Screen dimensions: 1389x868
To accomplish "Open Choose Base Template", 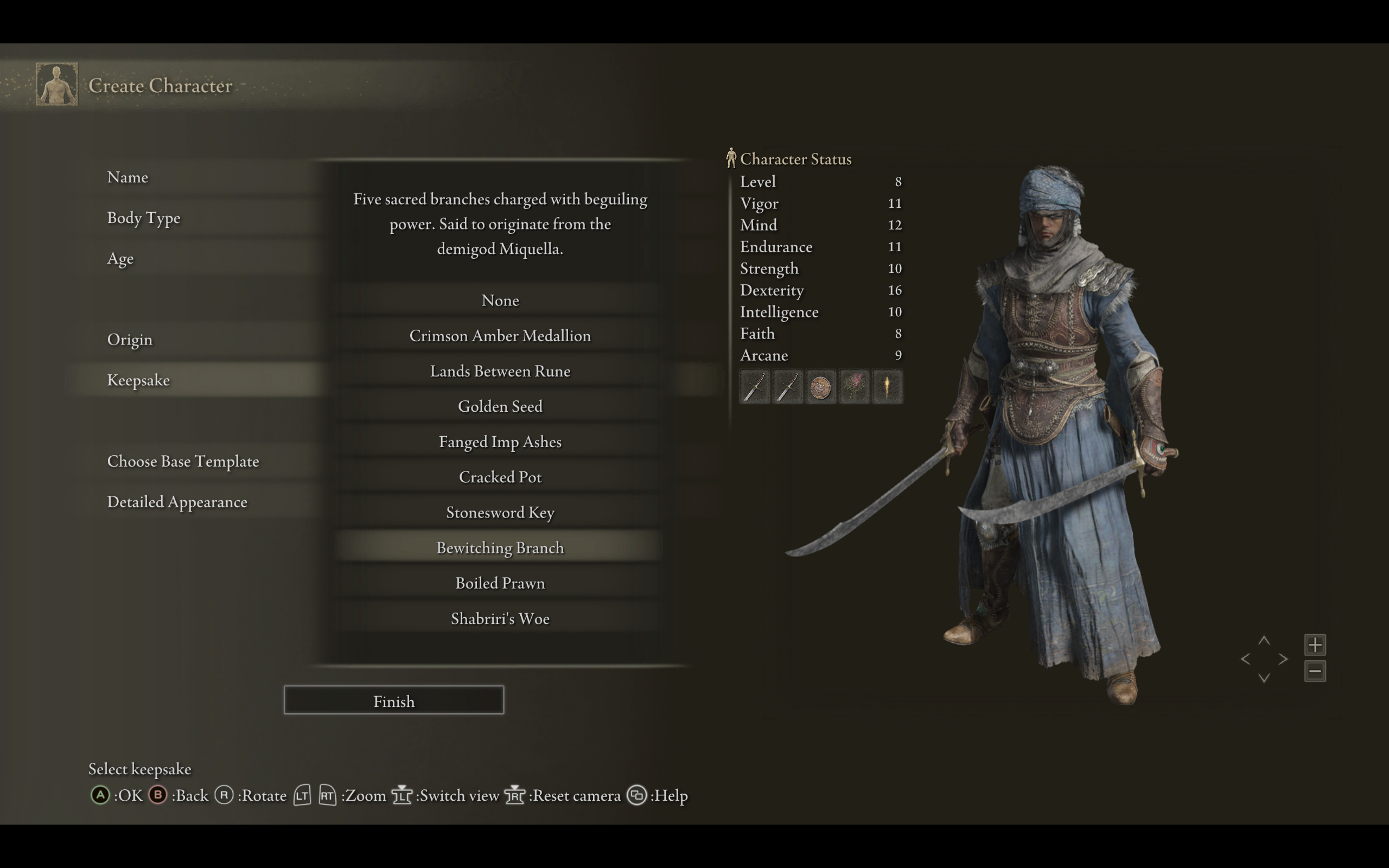I will click(183, 462).
